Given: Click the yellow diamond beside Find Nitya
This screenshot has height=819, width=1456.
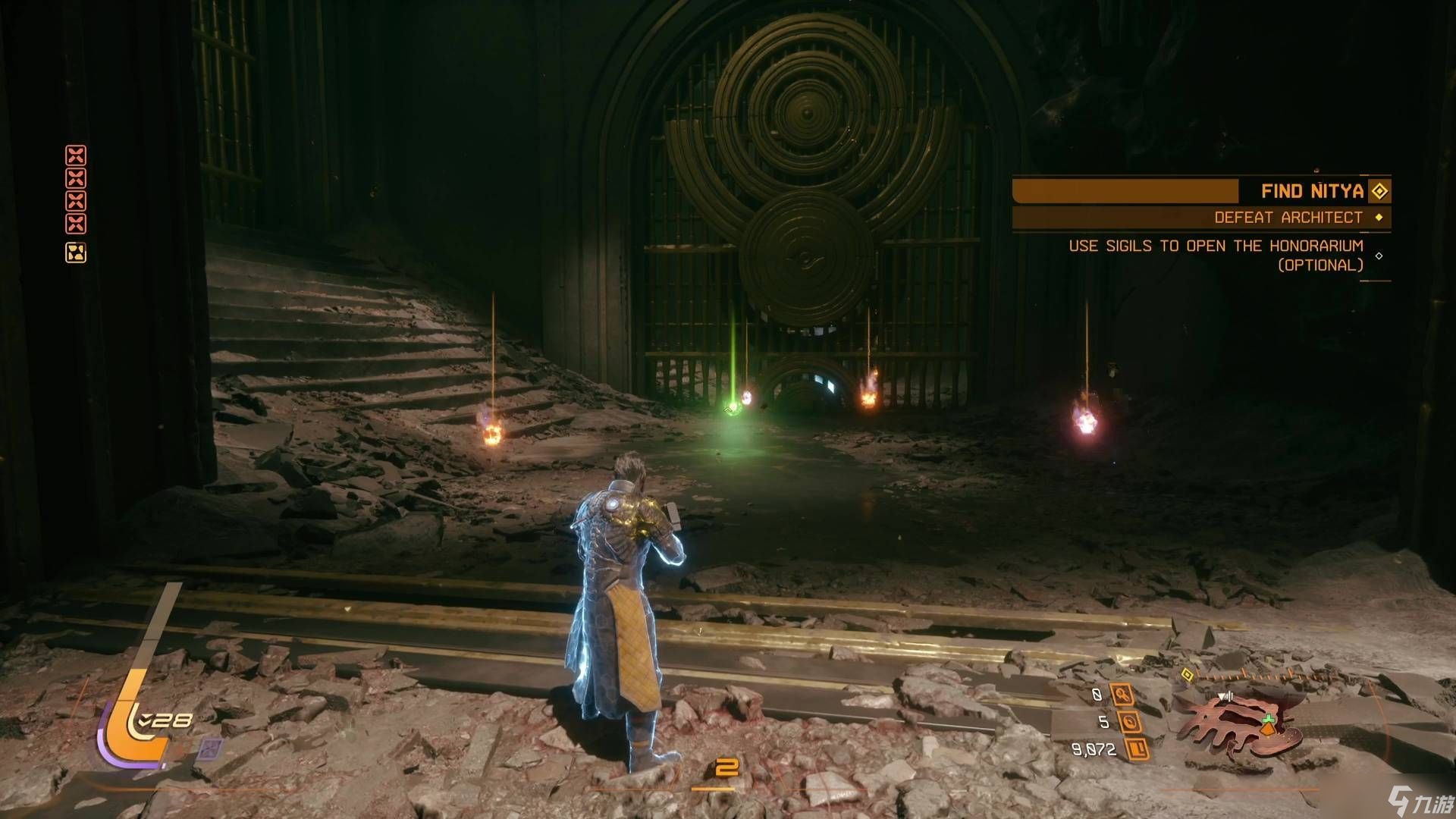Looking at the screenshot, I should (x=1379, y=191).
